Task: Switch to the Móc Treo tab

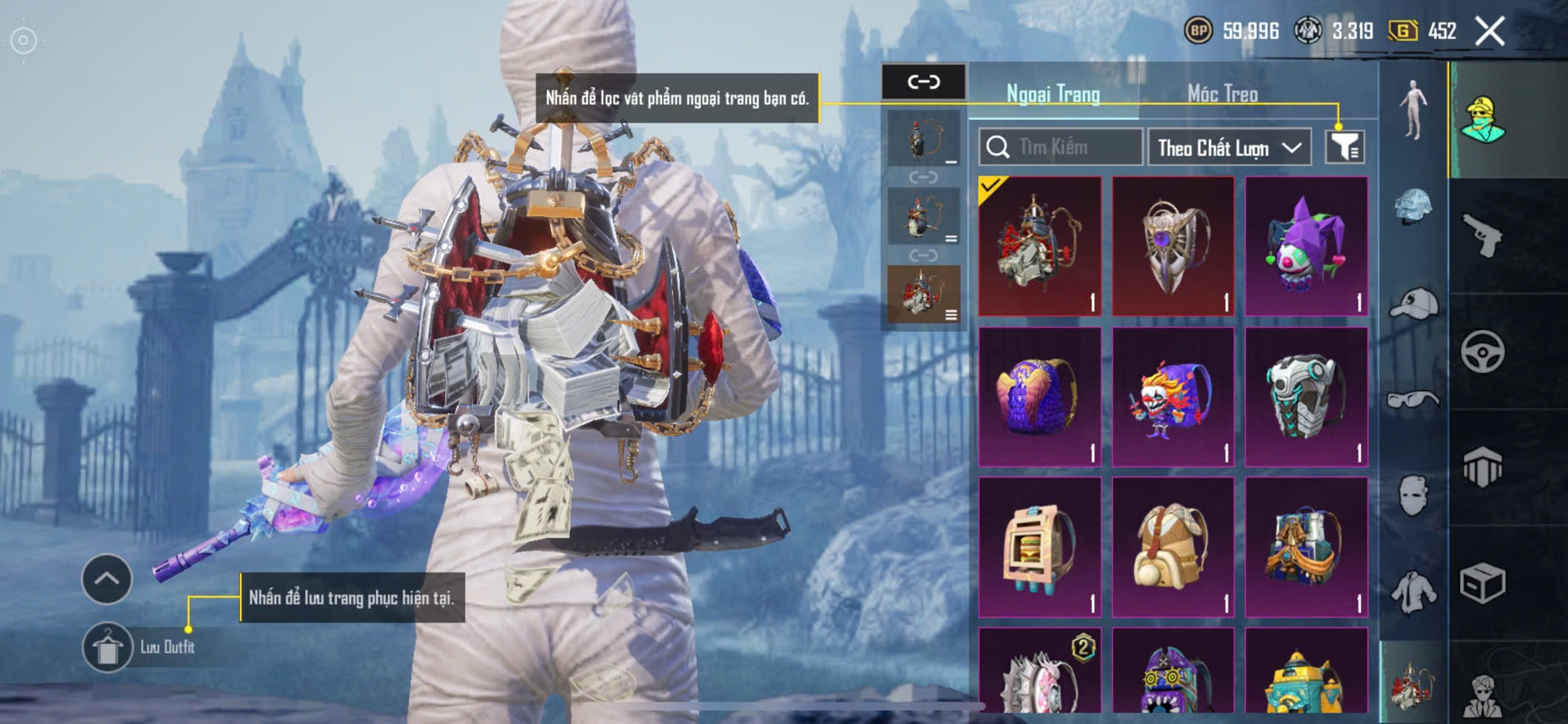Action: (1222, 94)
